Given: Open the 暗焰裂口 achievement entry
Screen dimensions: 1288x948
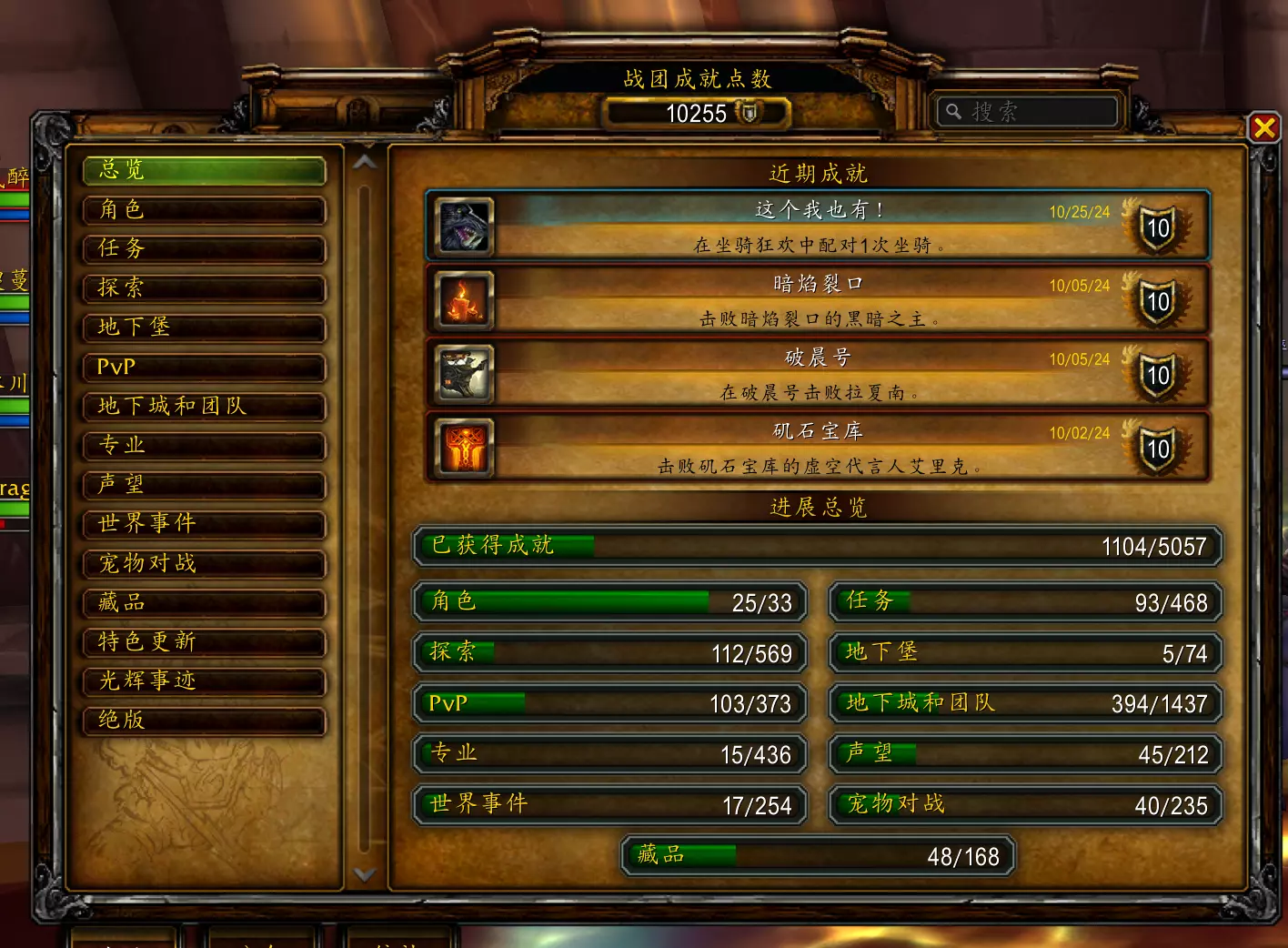Looking at the screenshot, I should coord(817,299).
